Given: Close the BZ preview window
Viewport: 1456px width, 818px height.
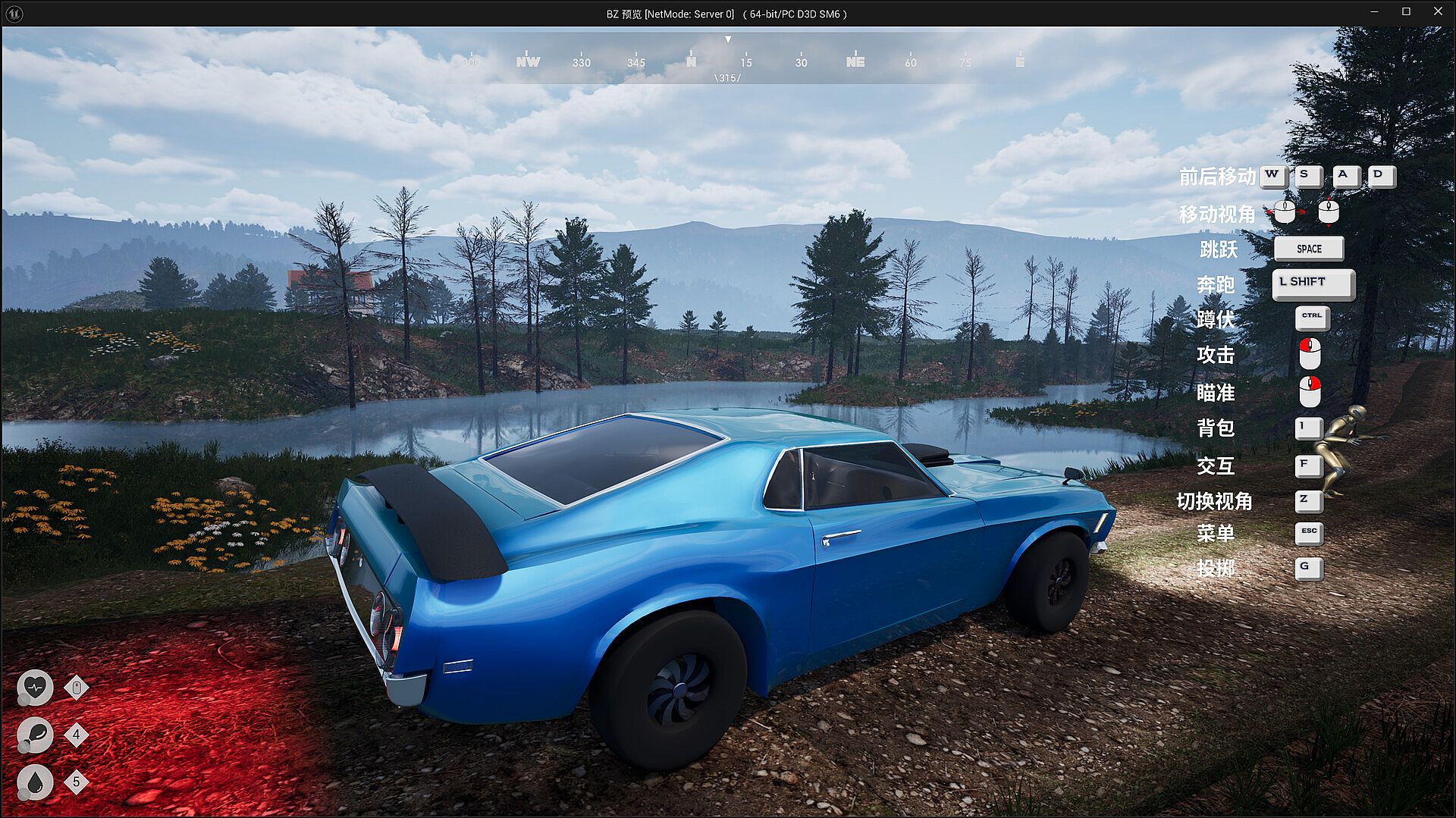Looking at the screenshot, I should (x=1438, y=11).
